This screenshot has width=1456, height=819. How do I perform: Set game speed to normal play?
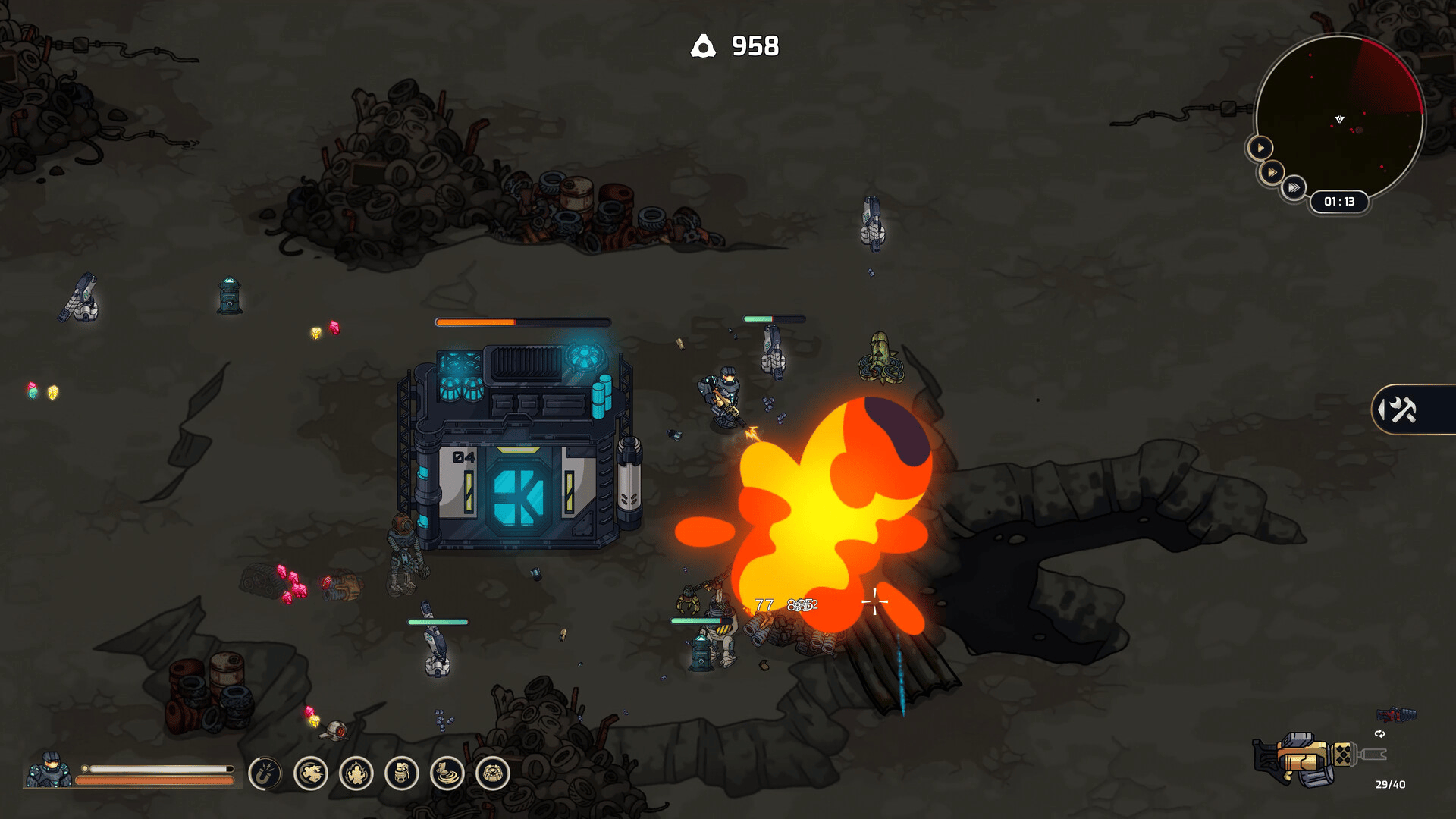point(1260,148)
